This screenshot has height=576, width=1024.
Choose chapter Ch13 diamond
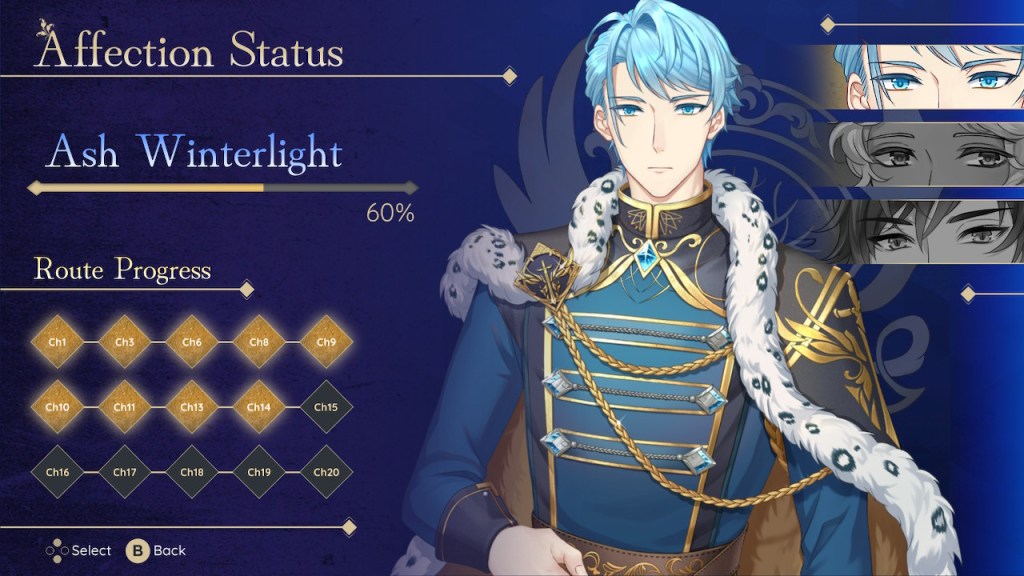192,407
